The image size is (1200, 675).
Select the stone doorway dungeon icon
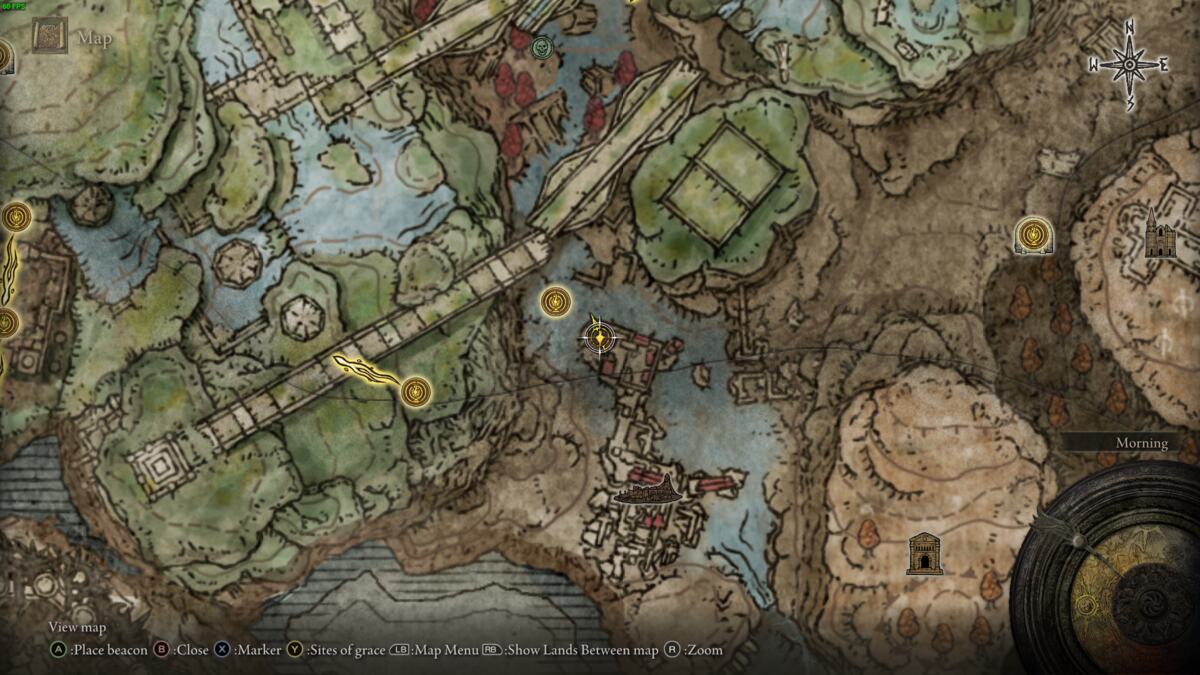(925, 553)
